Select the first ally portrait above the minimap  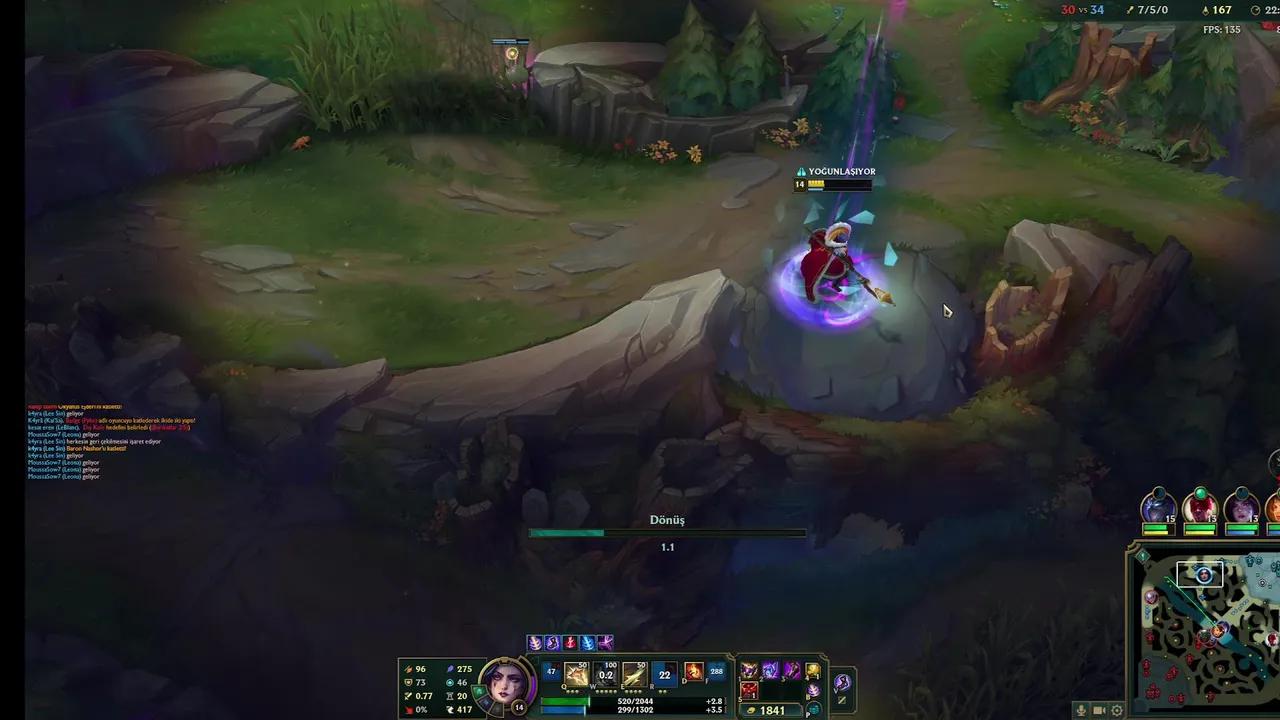(1158, 510)
